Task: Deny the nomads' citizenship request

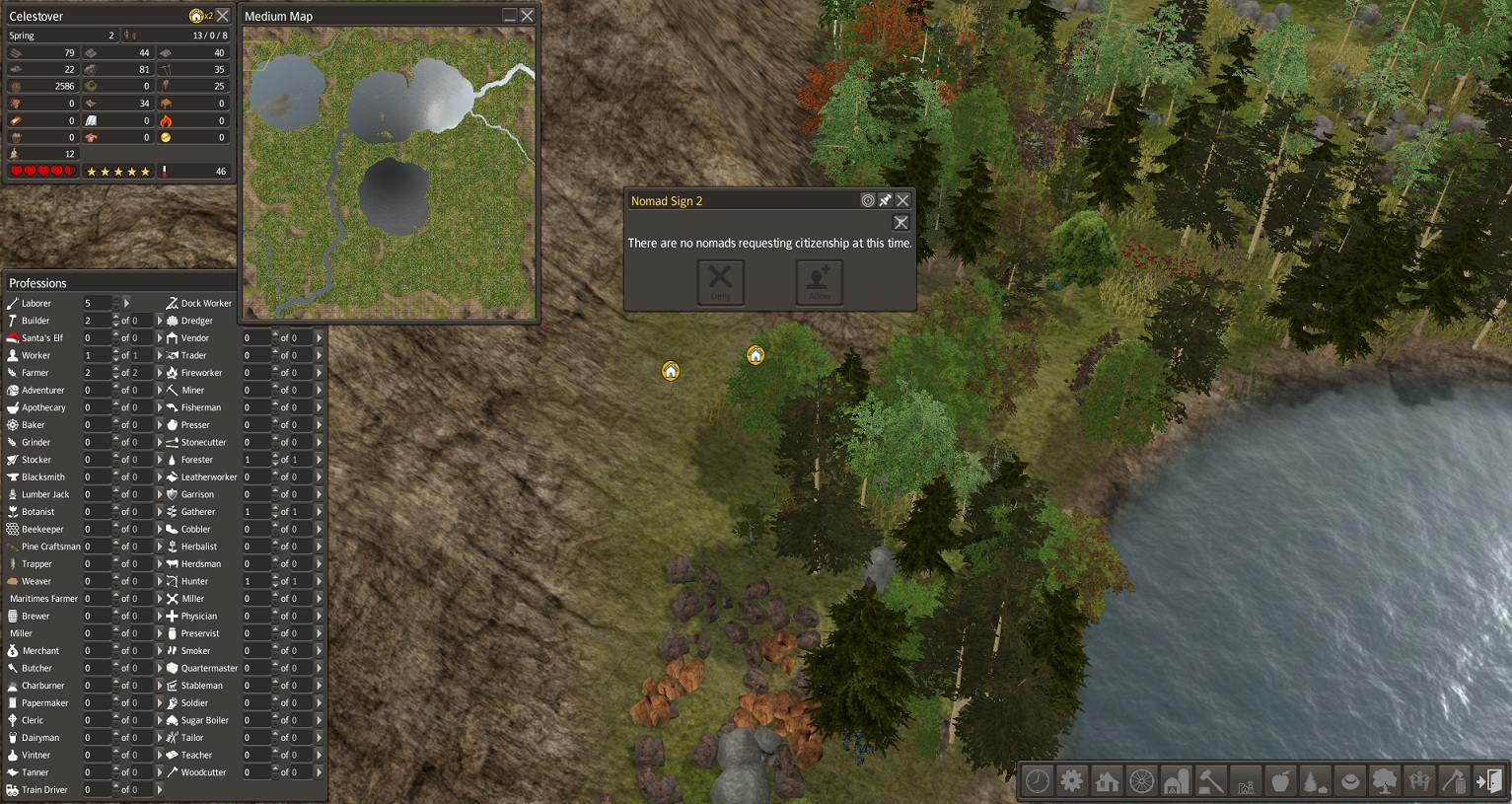Action: 721,282
